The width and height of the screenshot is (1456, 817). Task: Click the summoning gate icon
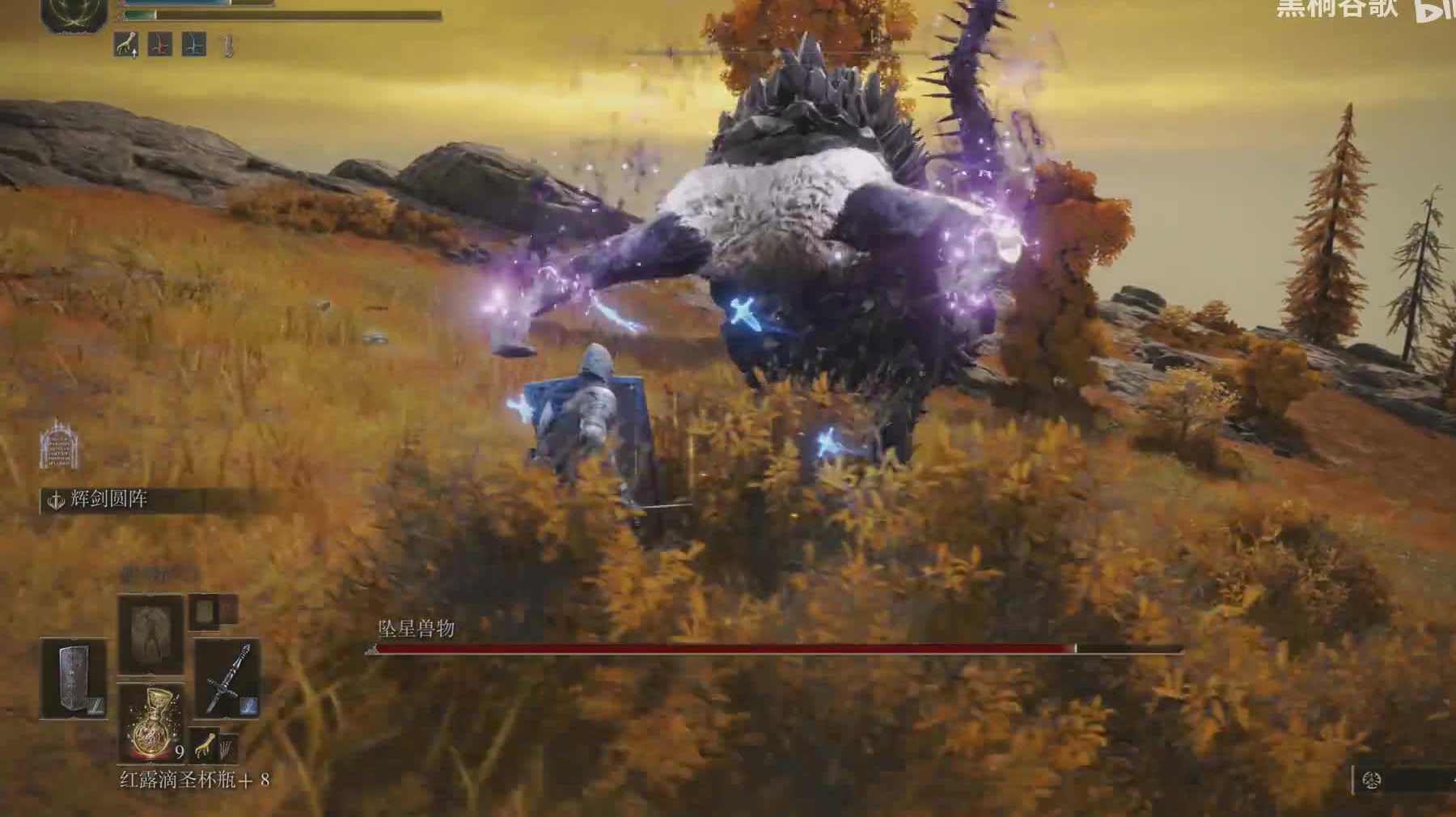(x=59, y=444)
